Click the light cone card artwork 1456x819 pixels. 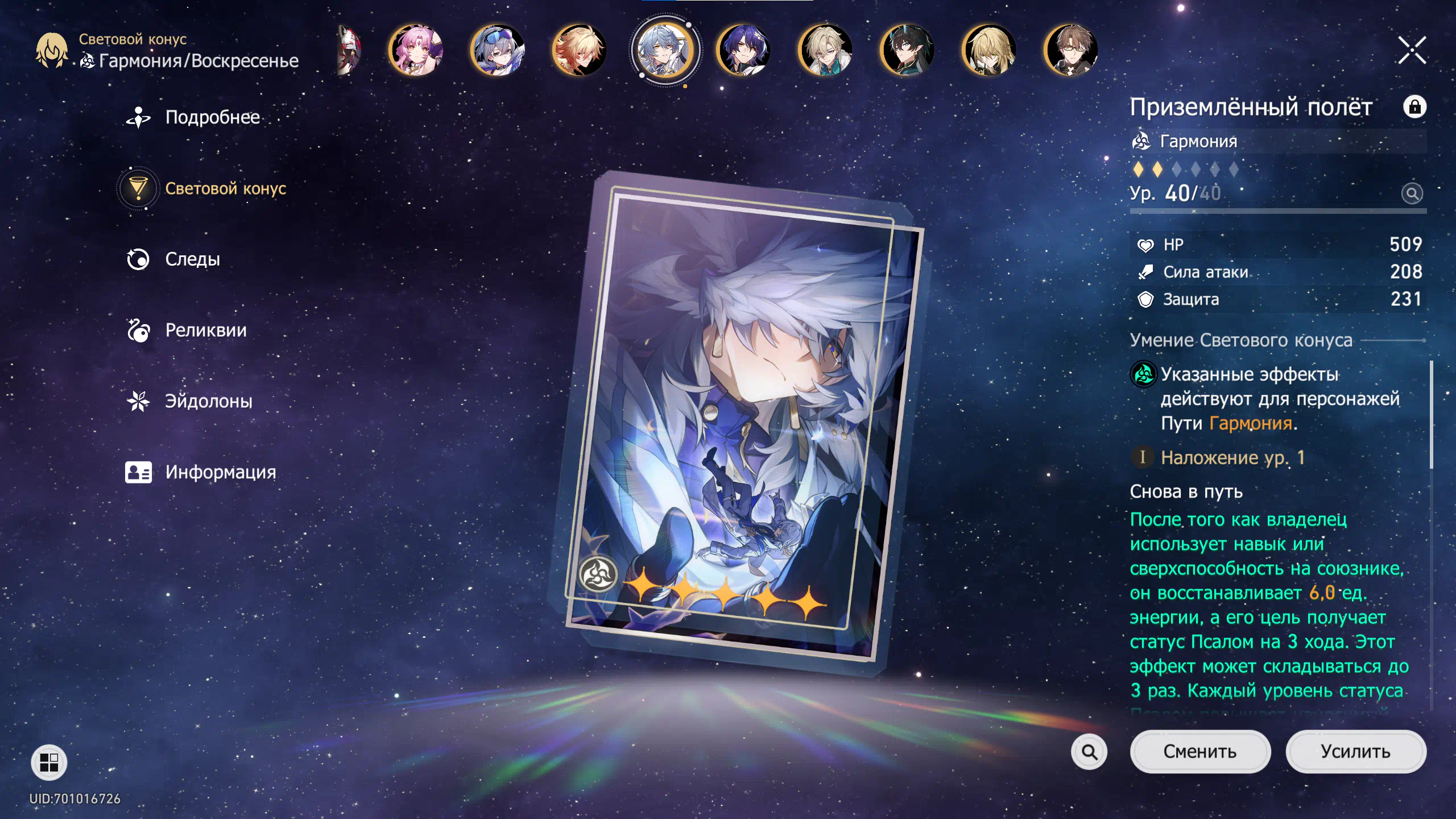tap(739, 421)
